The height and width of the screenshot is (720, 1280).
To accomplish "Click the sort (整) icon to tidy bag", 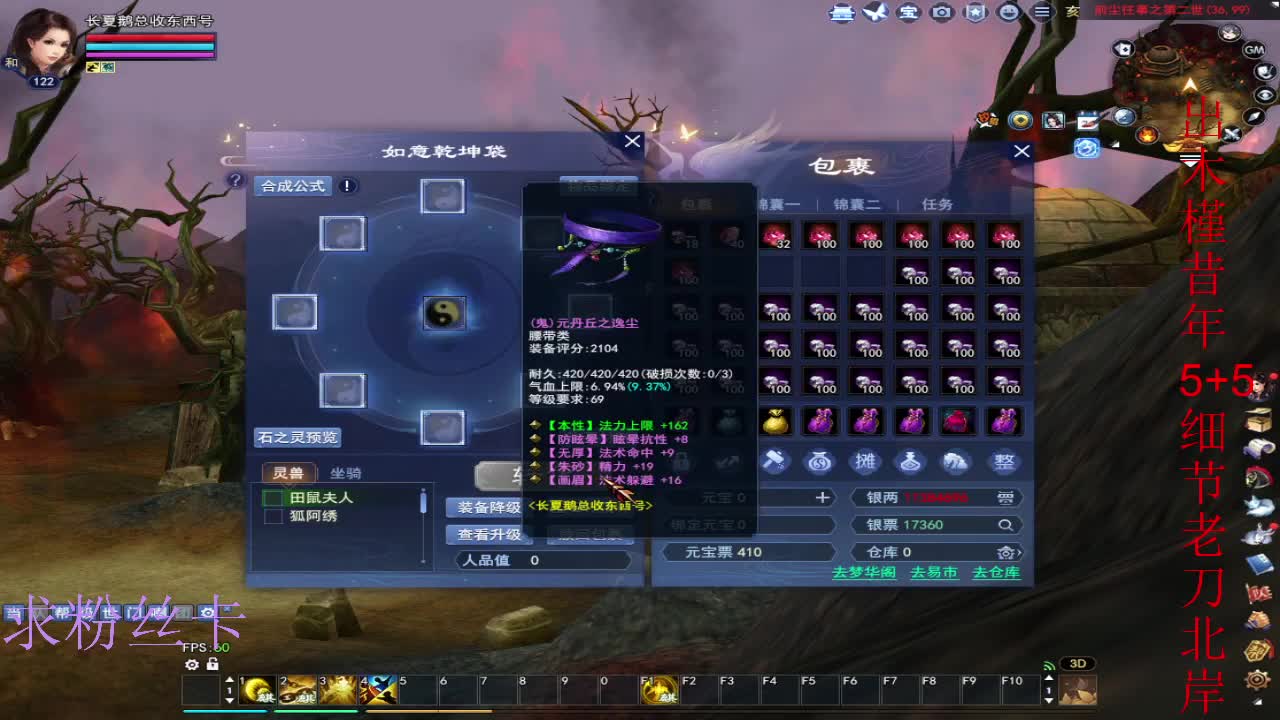I will 1002,462.
